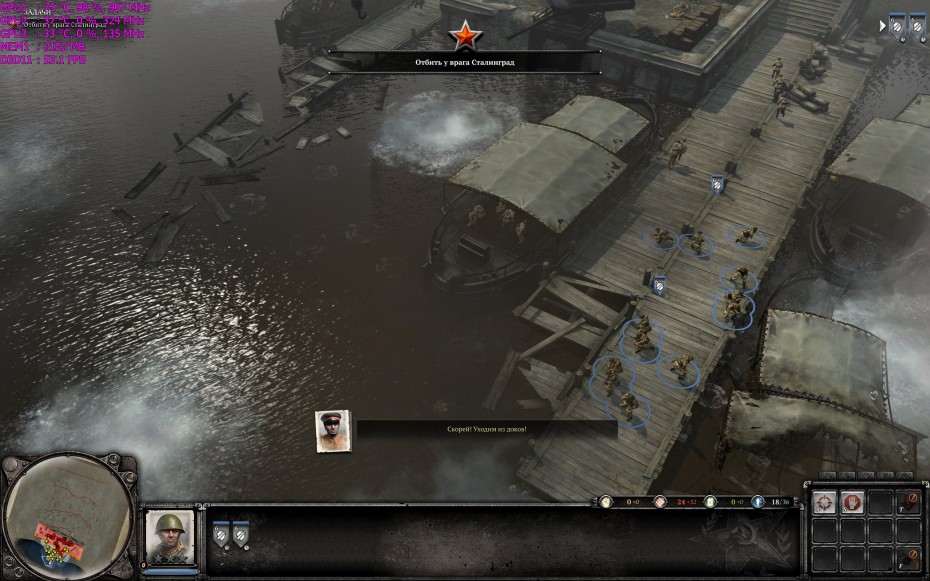Issue the red hand stop command
930x581 pixels.
pyautogui.click(x=852, y=503)
